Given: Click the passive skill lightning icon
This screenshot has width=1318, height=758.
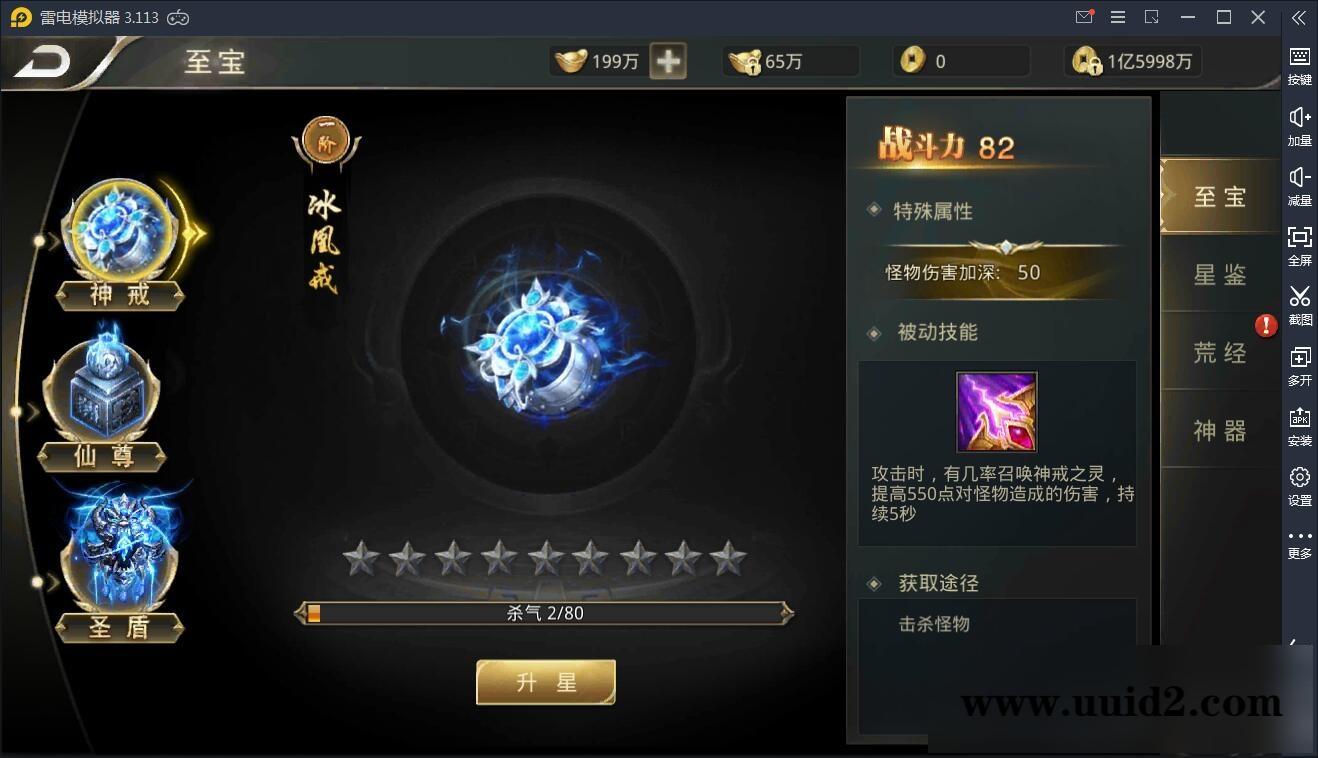Looking at the screenshot, I should (995, 411).
